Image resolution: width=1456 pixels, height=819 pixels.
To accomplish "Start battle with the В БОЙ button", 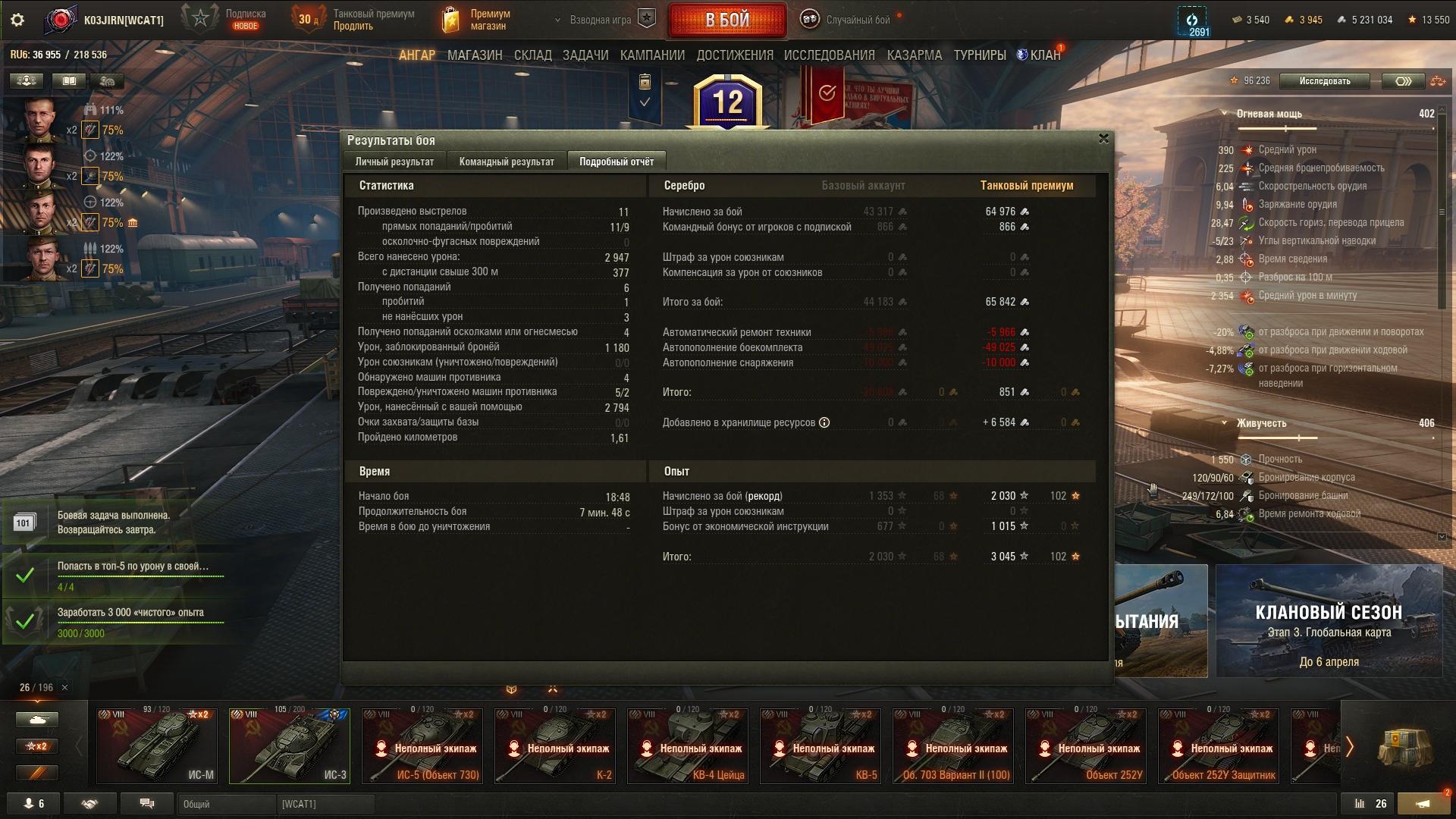I will pos(726,20).
